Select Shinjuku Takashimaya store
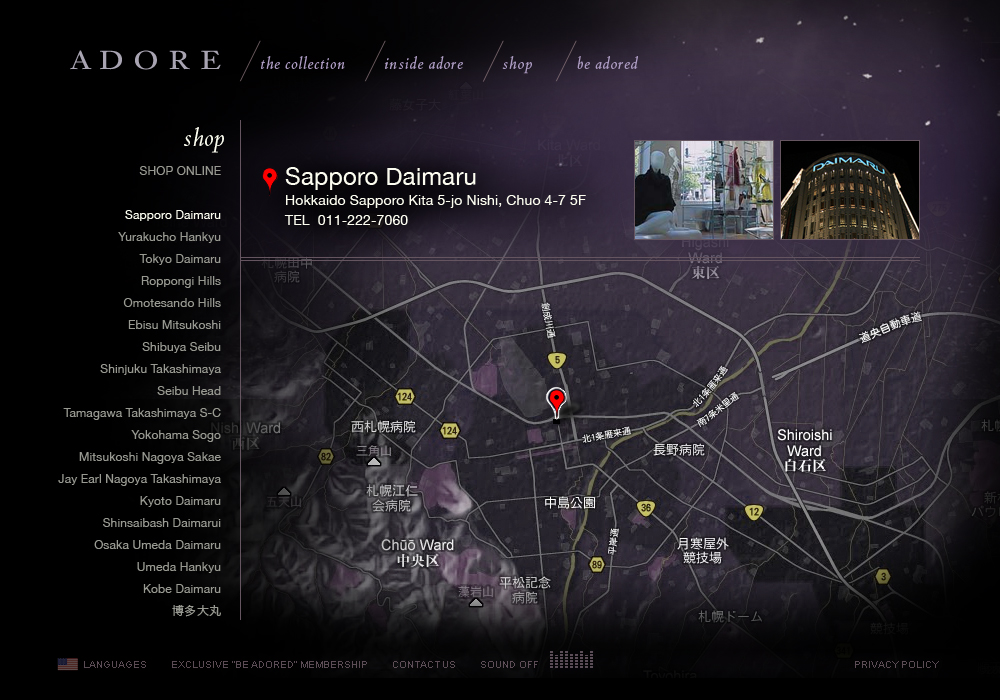Viewport: 1000px width, 700px height. point(160,369)
